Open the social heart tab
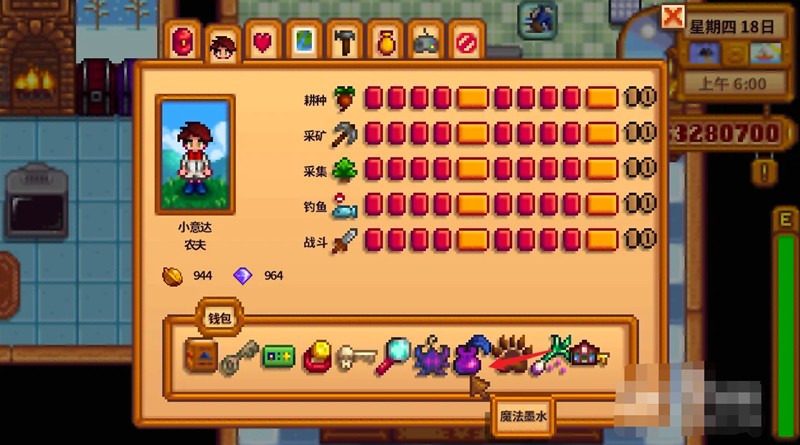 click(x=263, y=43)
